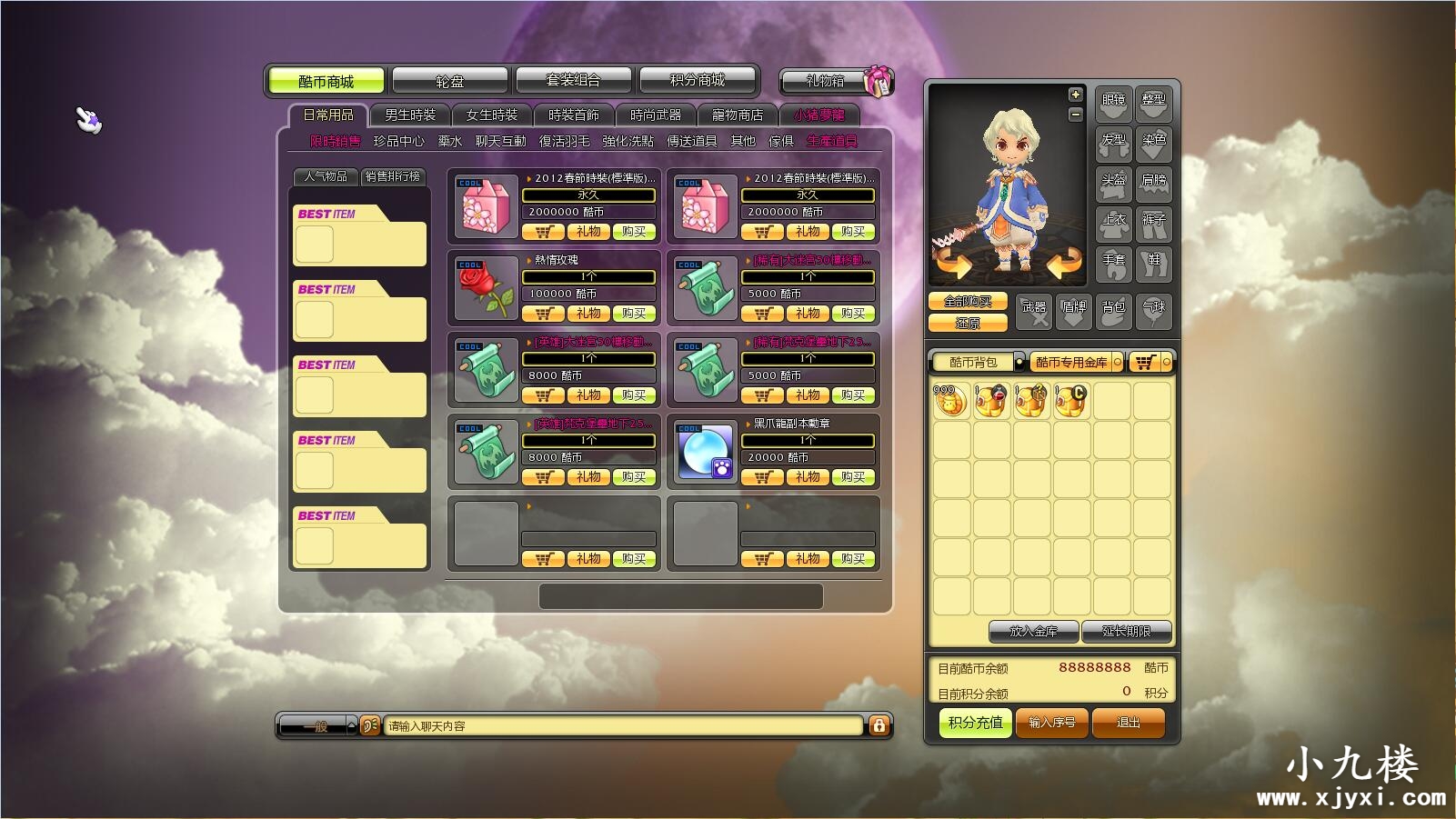
Task: Select the 气球 (balloon) slot icon
Action: click(x=1154, y=311)
